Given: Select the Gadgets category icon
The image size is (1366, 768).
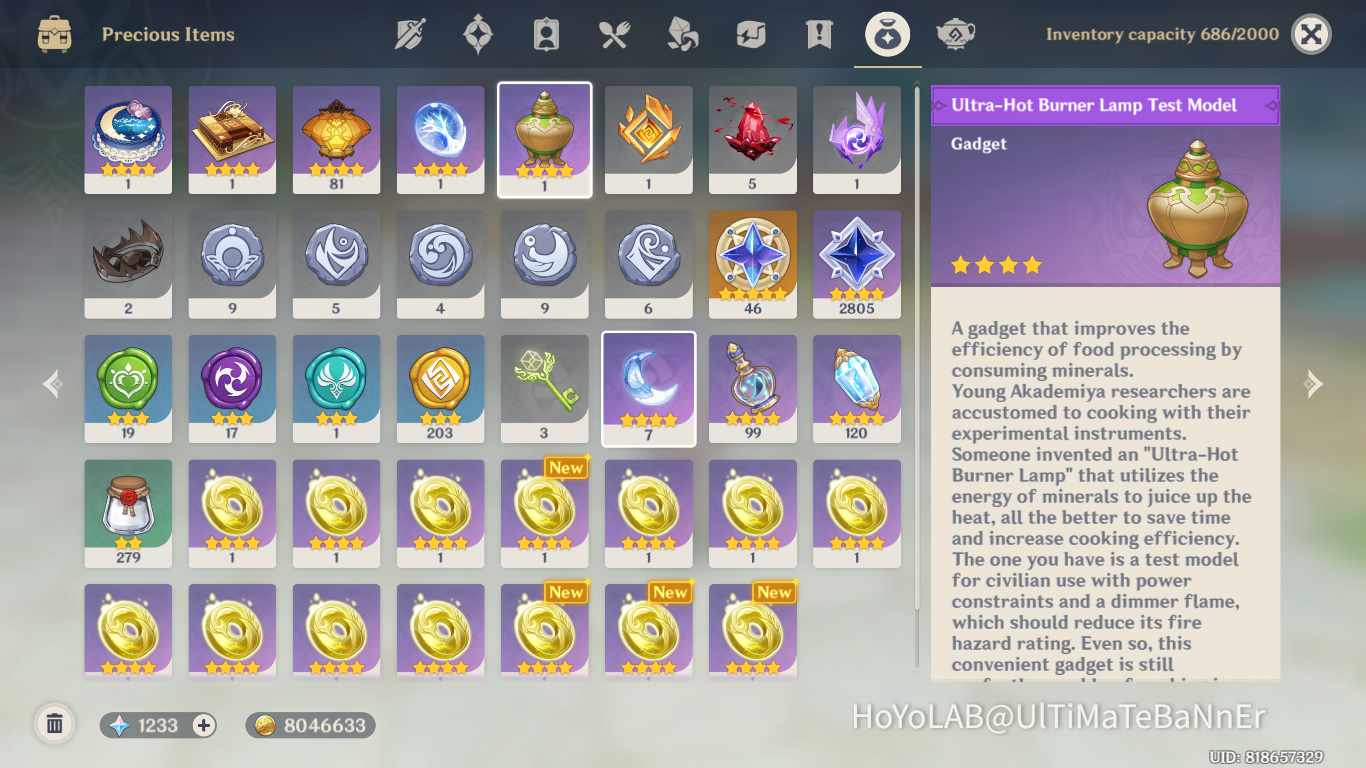Looking at the screenshot, I should [x=749, y=33].
